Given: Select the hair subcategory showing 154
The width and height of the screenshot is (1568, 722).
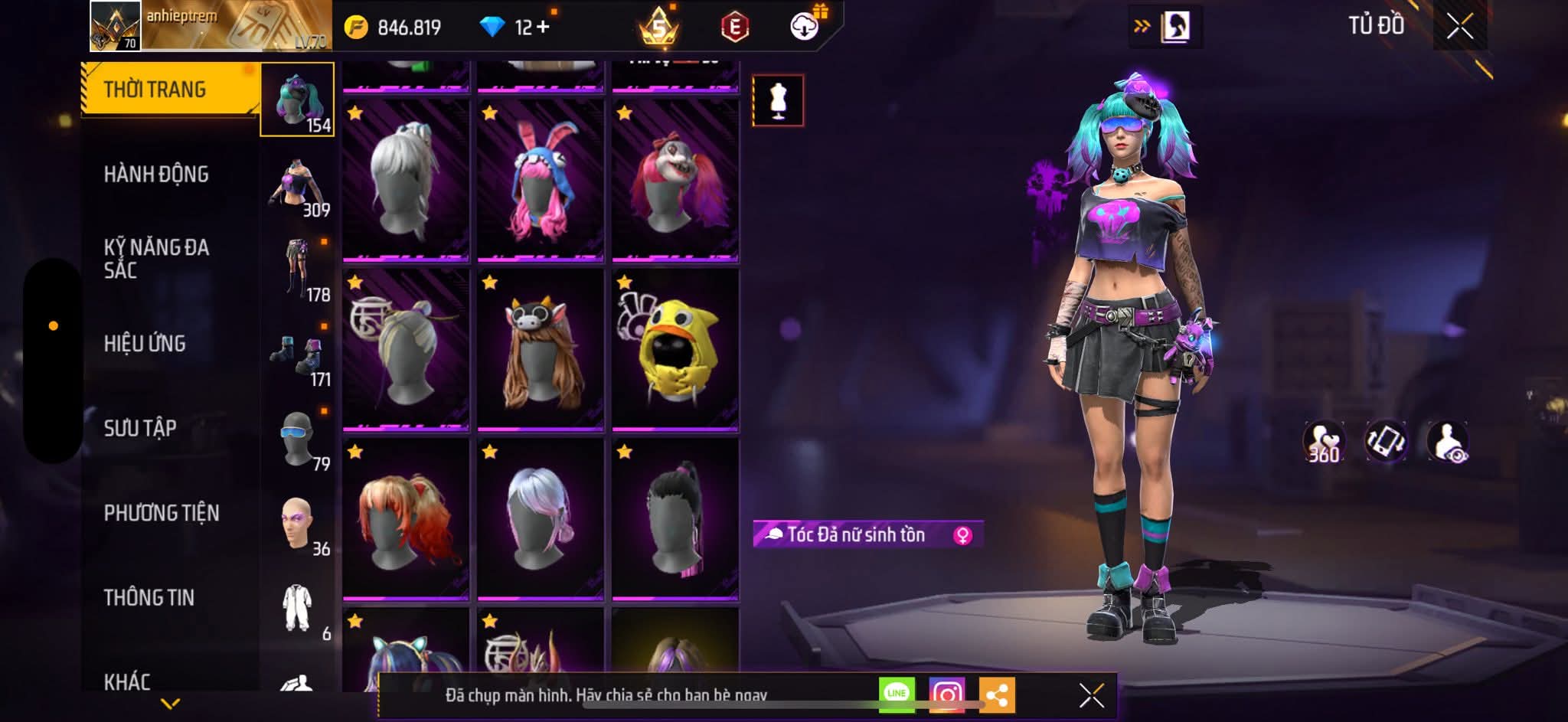Looking at the screenshot, I should click(298, 100).
